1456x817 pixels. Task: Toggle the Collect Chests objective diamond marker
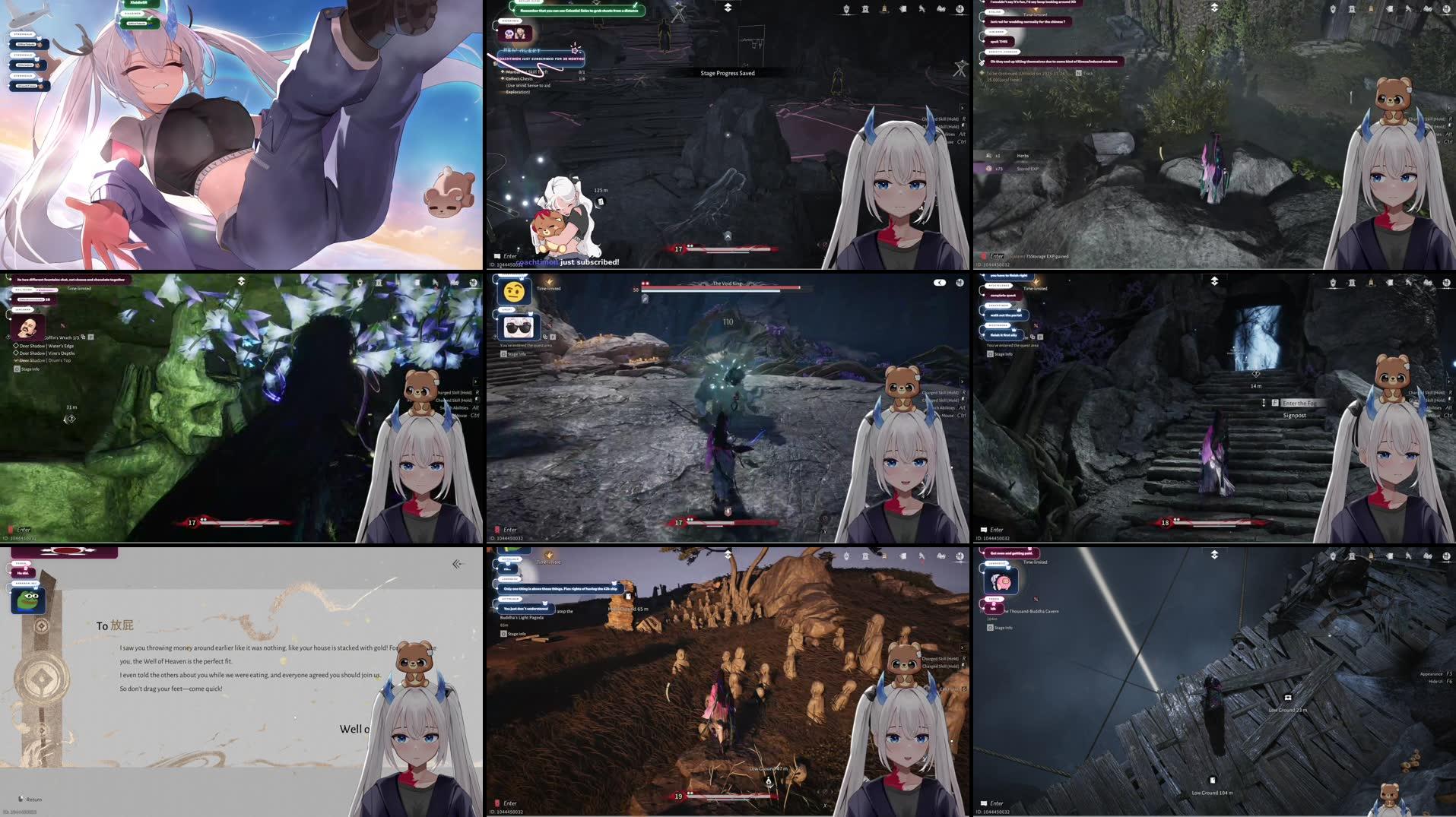tap(503, 78)
